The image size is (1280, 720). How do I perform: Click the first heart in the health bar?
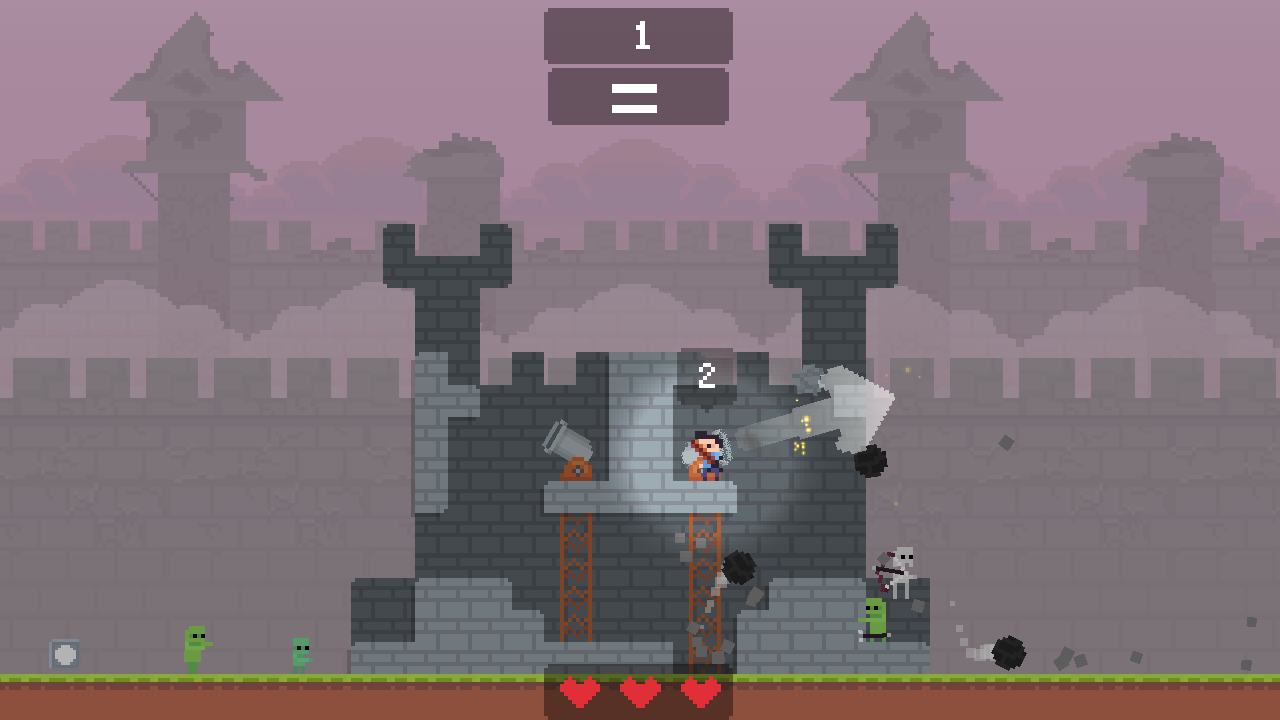580,690
